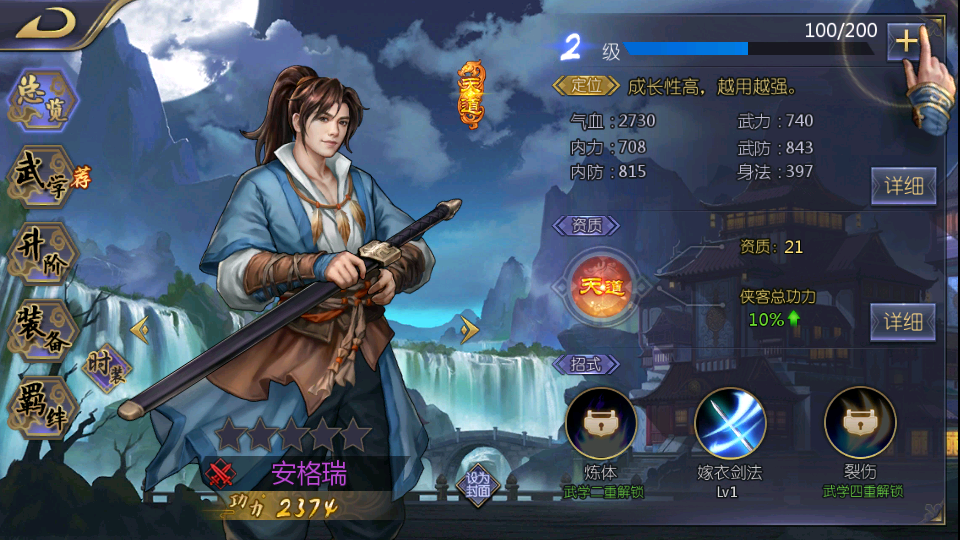The width and height of the screenshot is (960, 540).
Task: Select the locked 裂伤 skill icon
Action: [860, 423]
